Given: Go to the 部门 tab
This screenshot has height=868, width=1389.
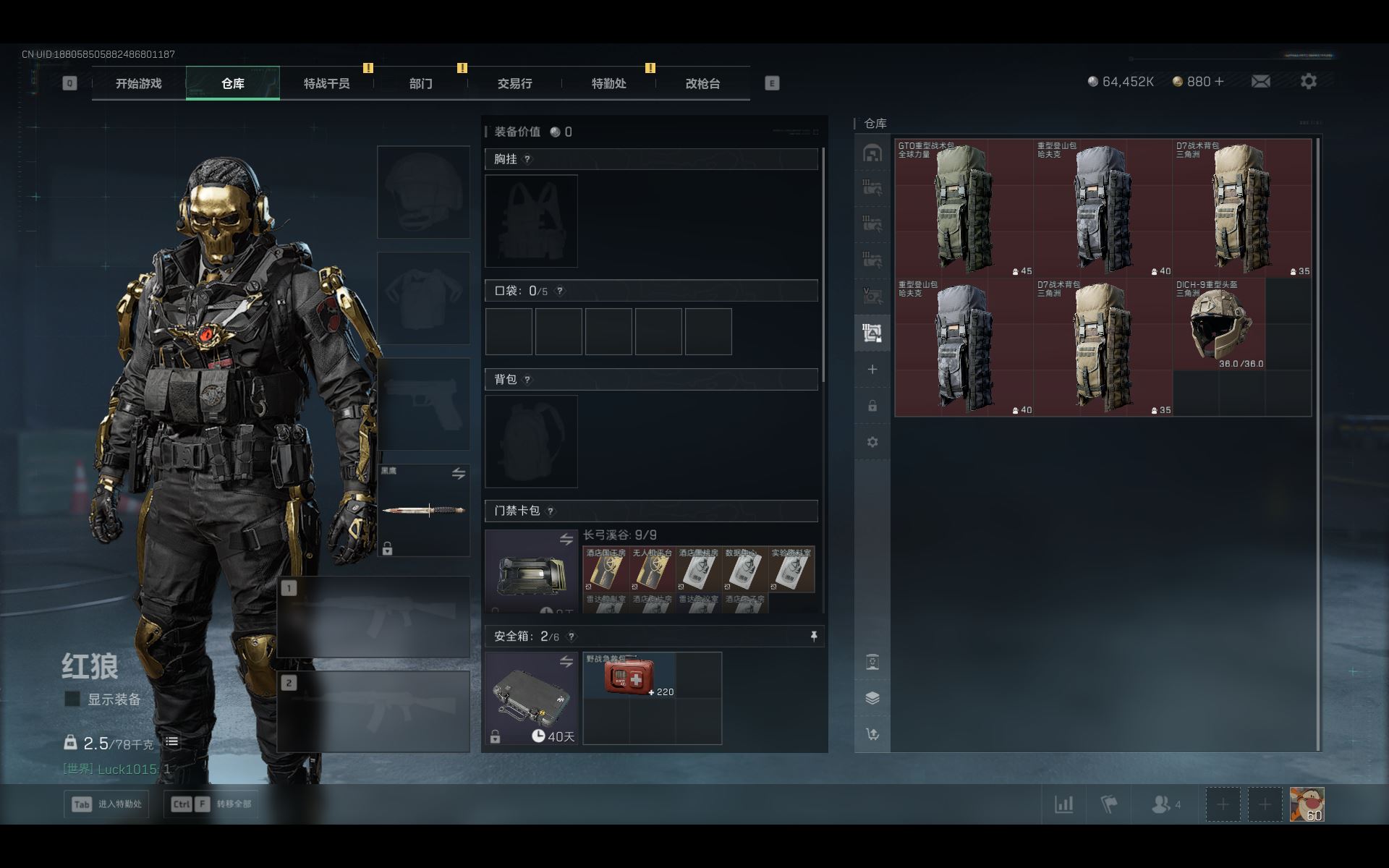Looking at the screenshot, I should (x=420, y=84).
